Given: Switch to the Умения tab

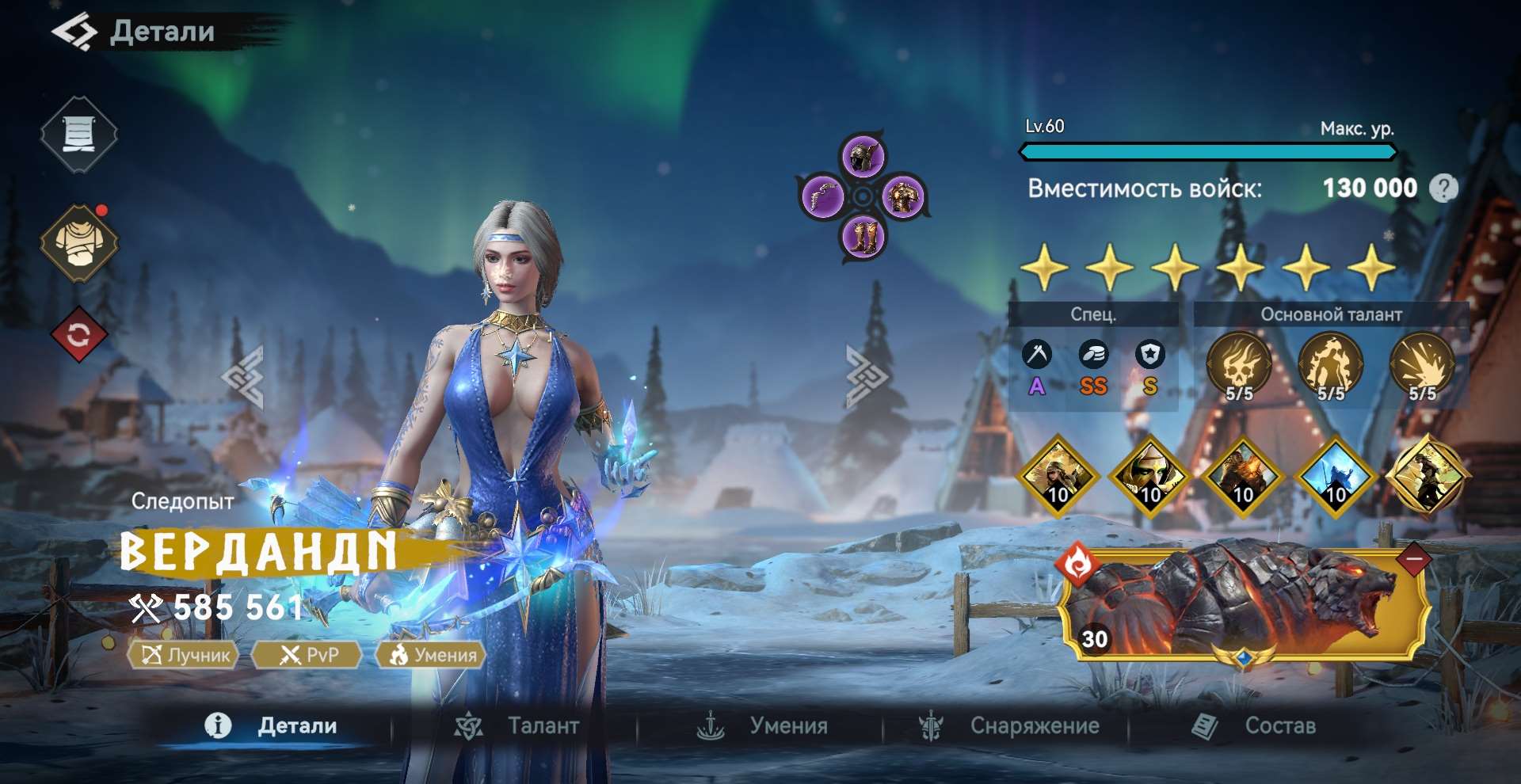Looking at the screenshot, I should pyautogui.click(x=763, y=725).
